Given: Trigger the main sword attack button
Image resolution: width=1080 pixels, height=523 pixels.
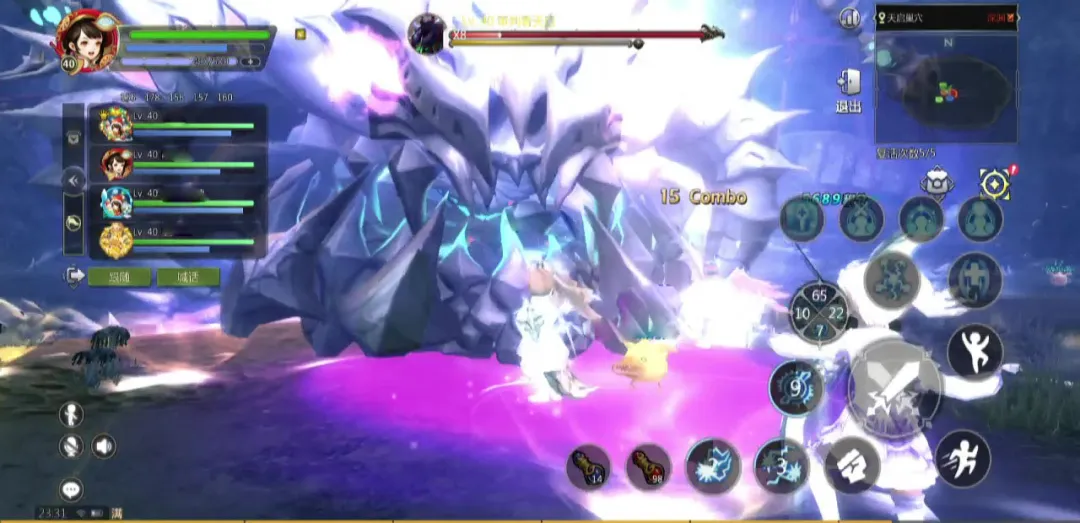Looking at the screenshot, I should tap(893, 388).
